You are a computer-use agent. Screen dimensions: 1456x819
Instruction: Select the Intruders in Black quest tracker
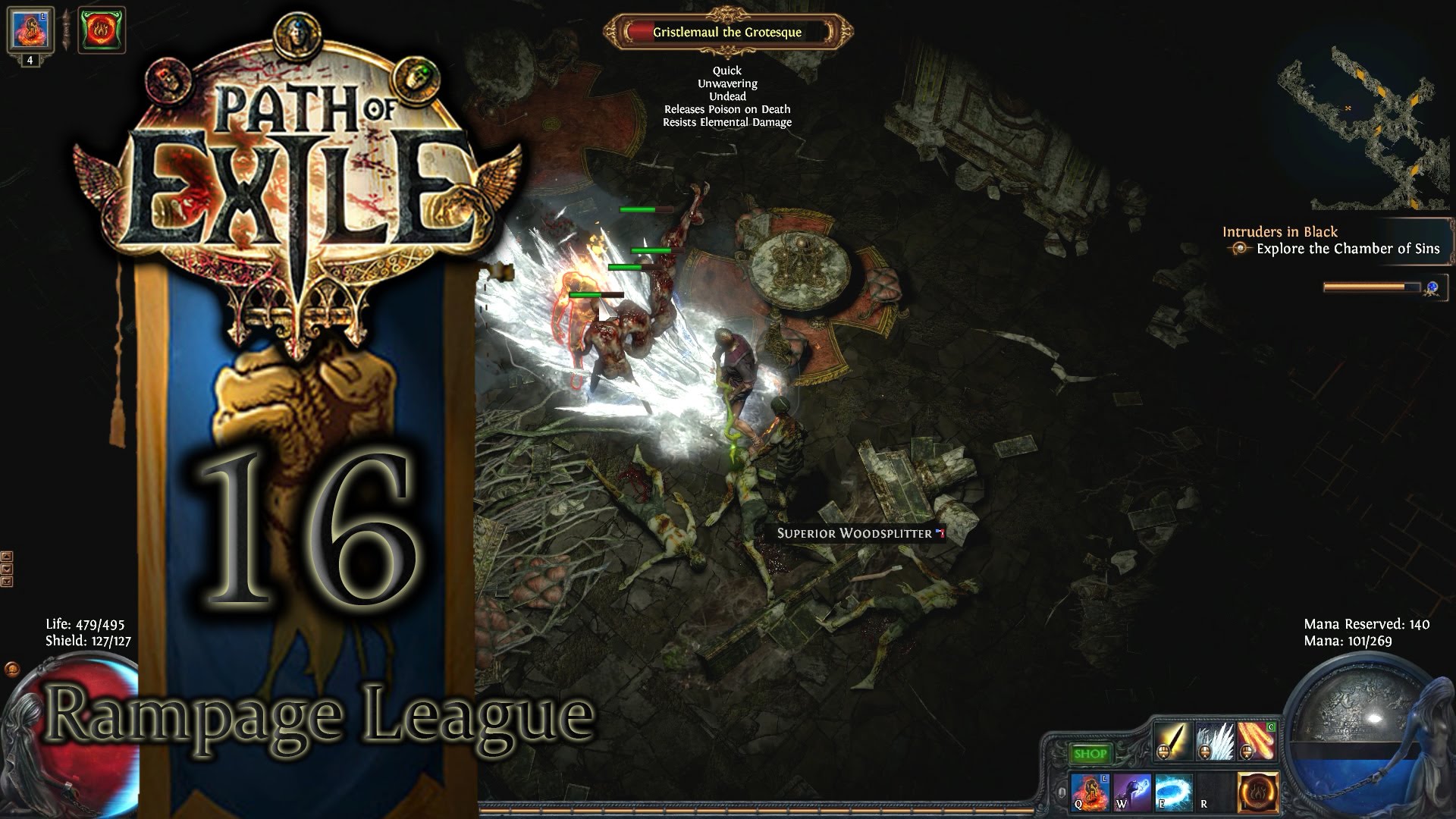coord(1279,232)
